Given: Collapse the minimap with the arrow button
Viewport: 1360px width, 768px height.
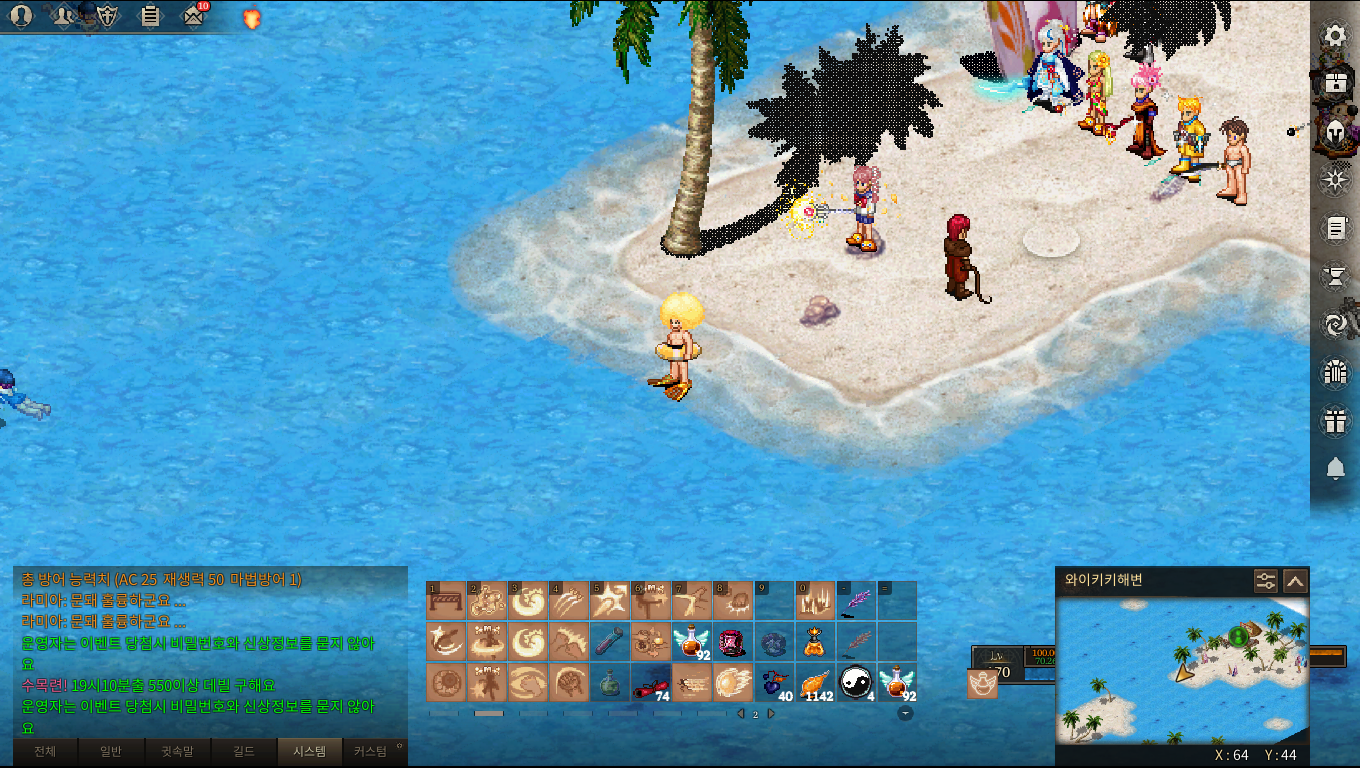Looking at the screenshot, I should [1295, 581].
